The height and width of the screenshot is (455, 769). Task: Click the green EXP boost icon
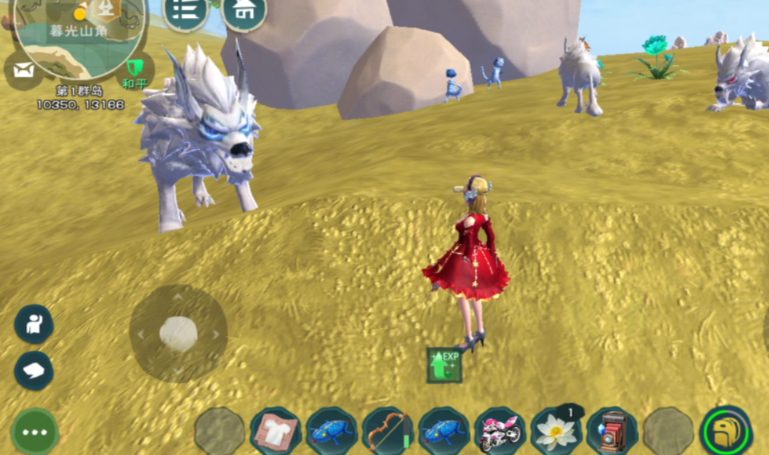pos(444,365)
